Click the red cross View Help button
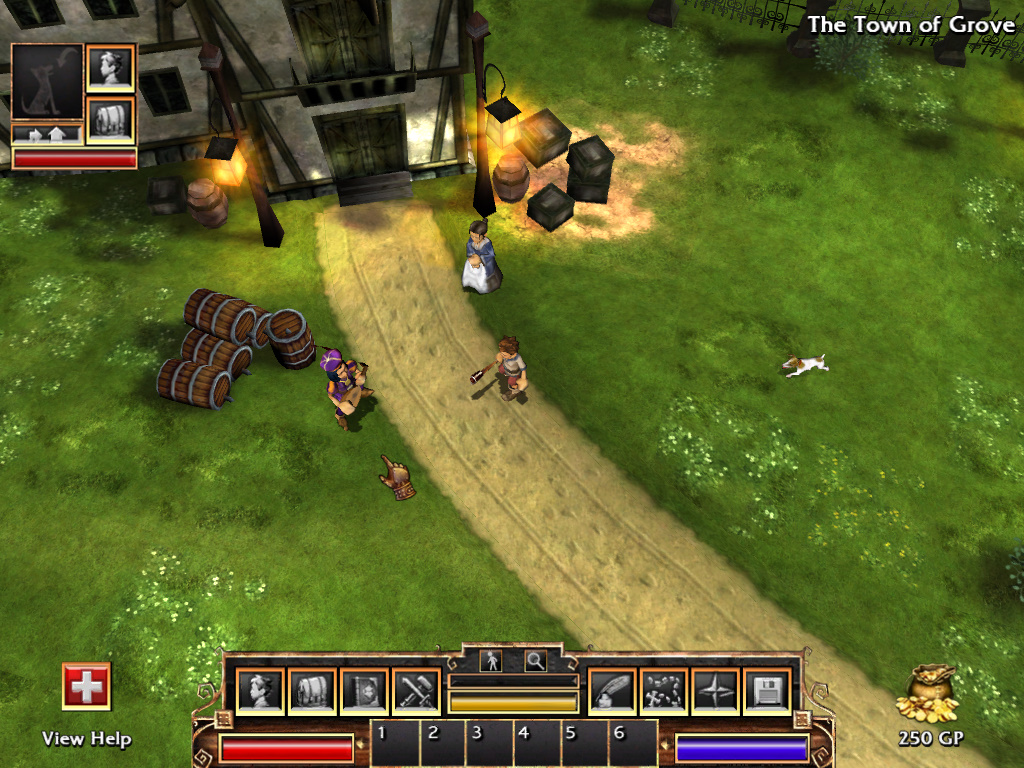Screen dimensions: 1024x768 [86, 687]
